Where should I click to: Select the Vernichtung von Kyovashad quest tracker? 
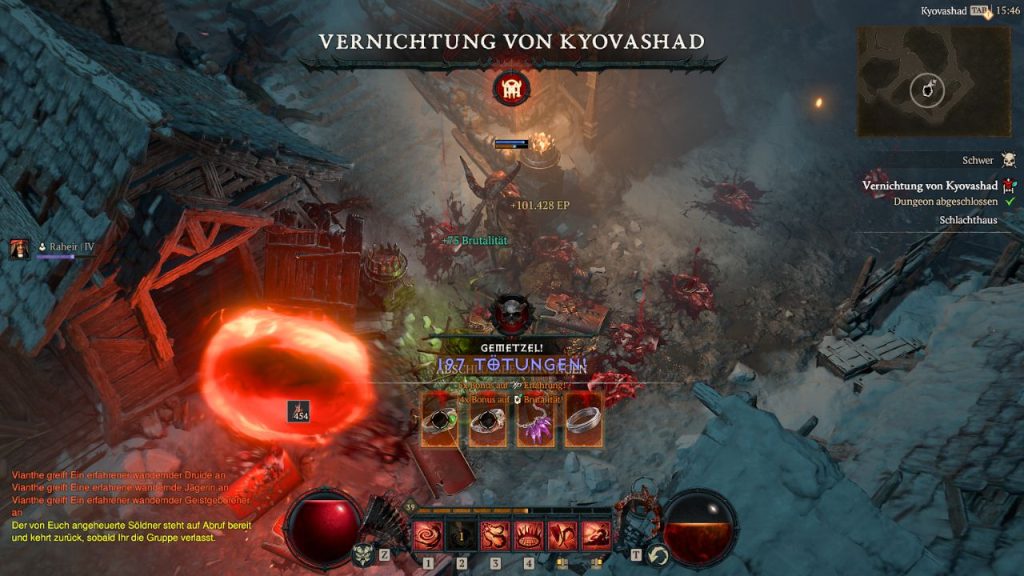pyautogui.click(x=930, y=185)
